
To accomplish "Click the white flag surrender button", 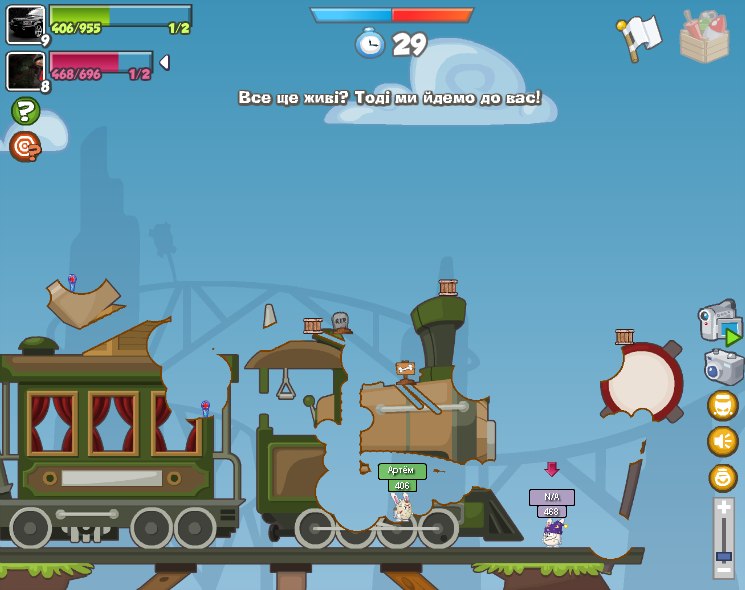I will point(639,38).
